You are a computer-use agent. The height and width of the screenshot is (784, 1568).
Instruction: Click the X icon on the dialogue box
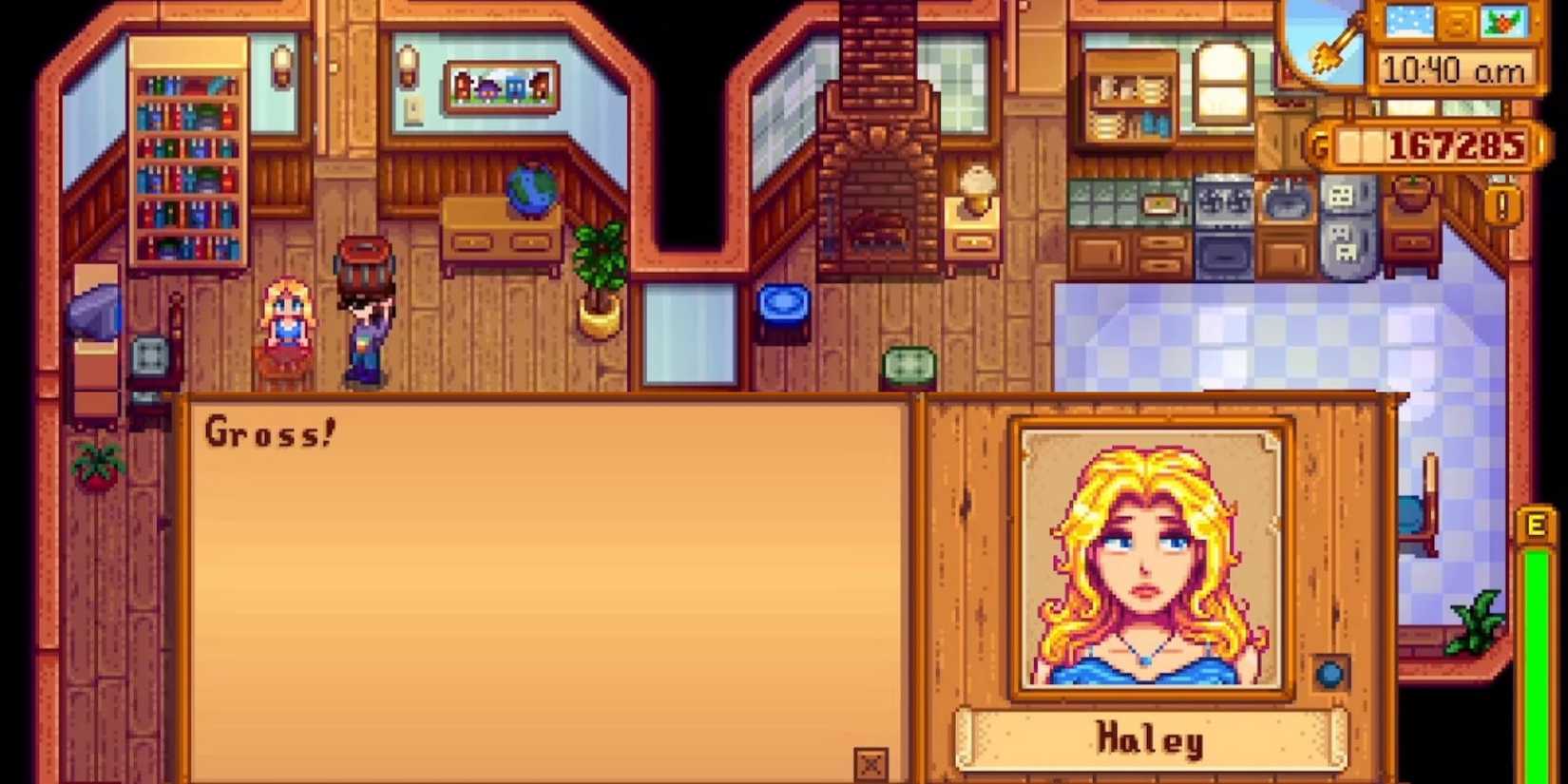coord(871,761)
